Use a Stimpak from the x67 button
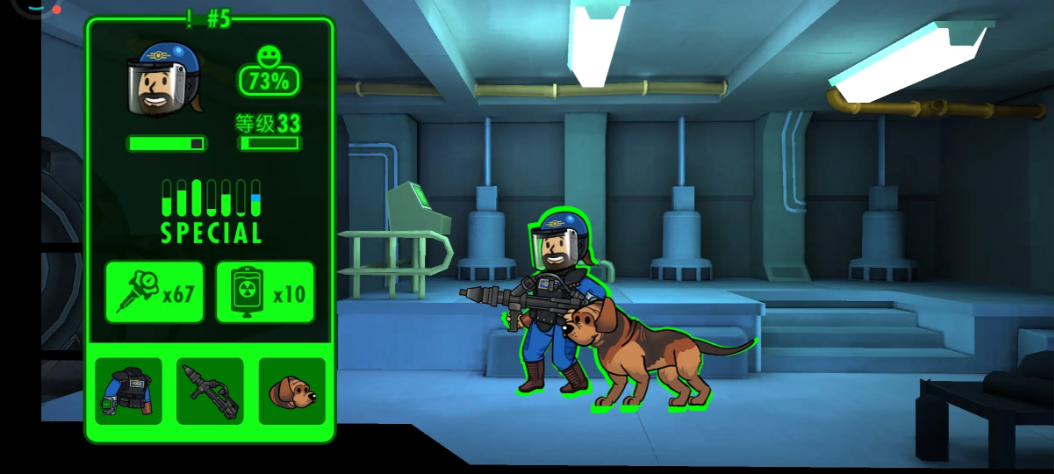The height and width of the screenshot is (474, 1054). [x=155, y=293]
